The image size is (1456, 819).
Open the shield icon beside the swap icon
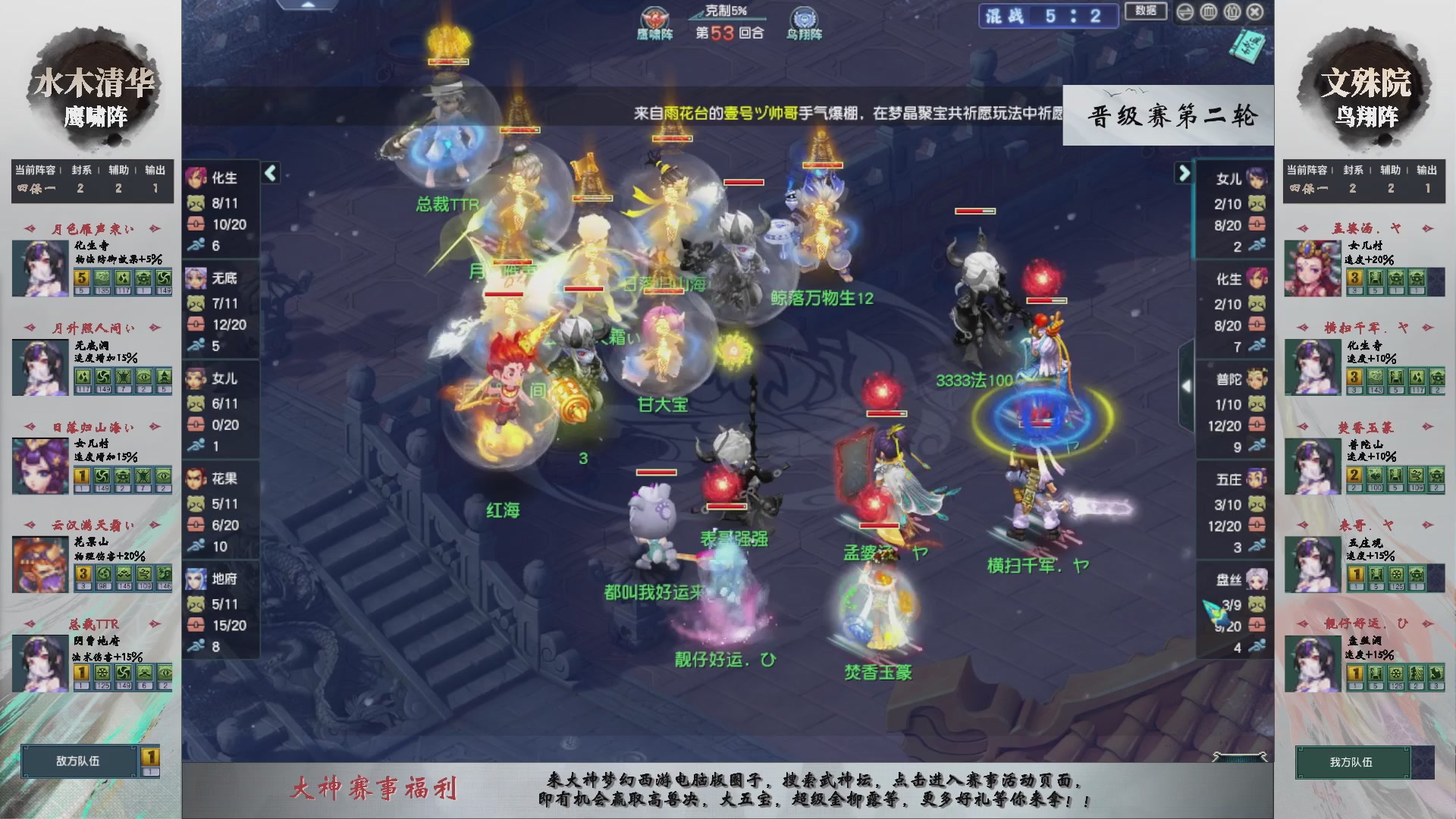coord(1208,12)
